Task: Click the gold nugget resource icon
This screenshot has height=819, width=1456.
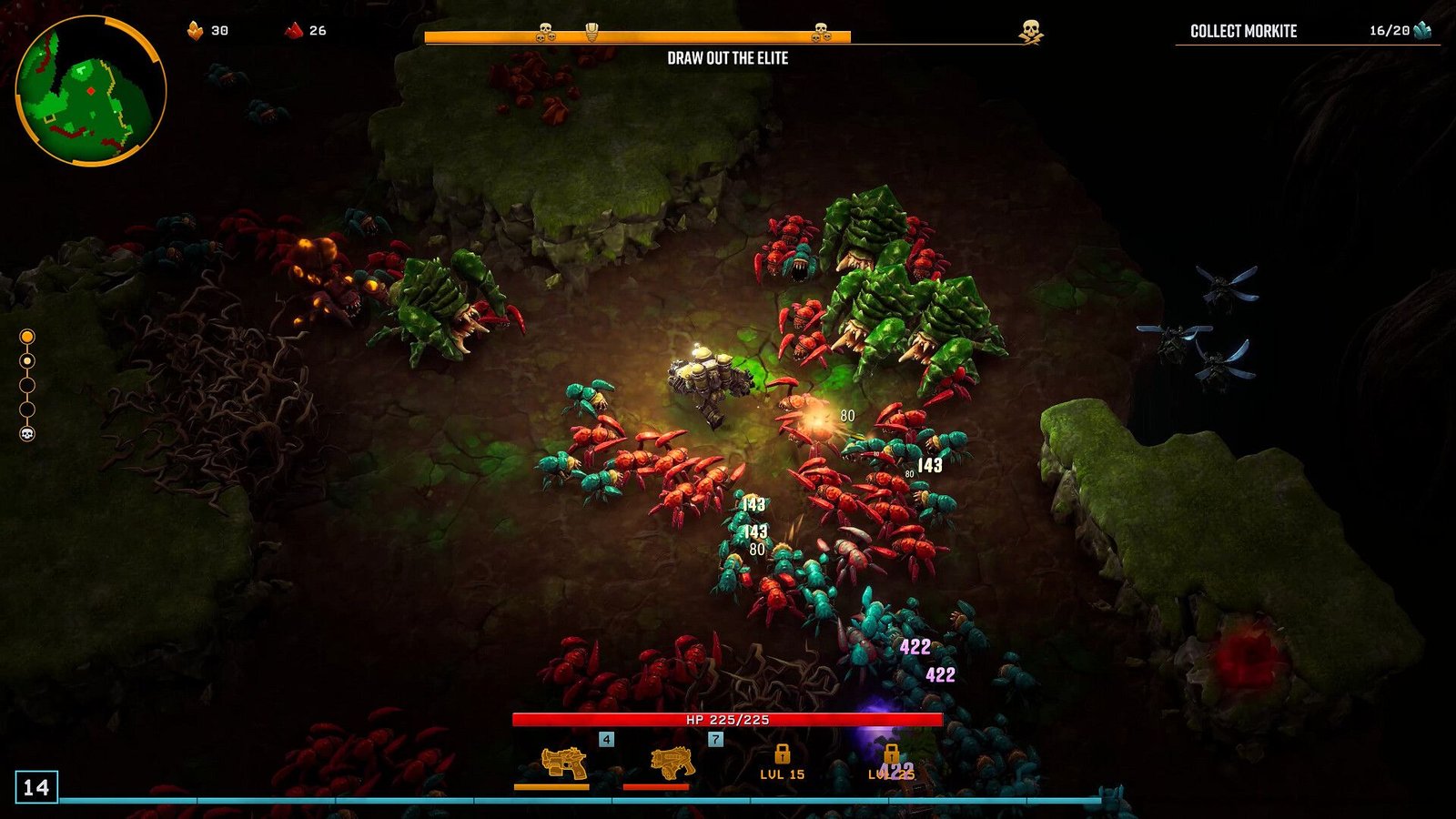Action: (x=195, y=31)
